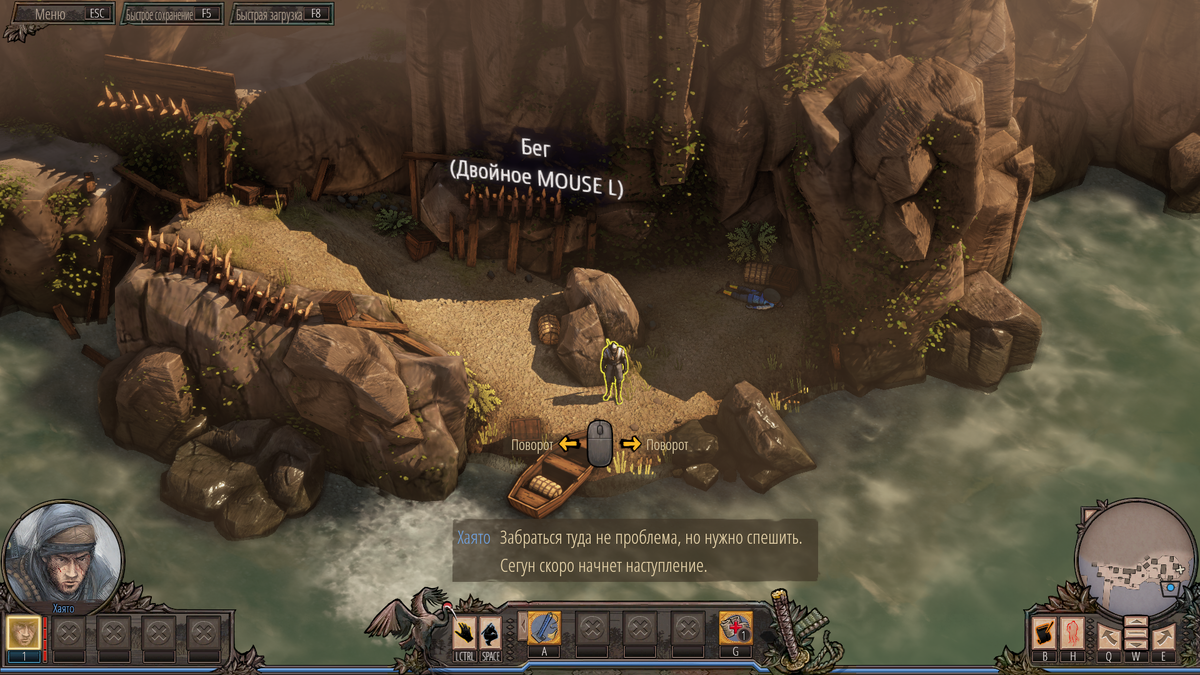Screen dimensions: 1200x675
Task: Activate the yellow hand action icon
Action: click(464, 633)
